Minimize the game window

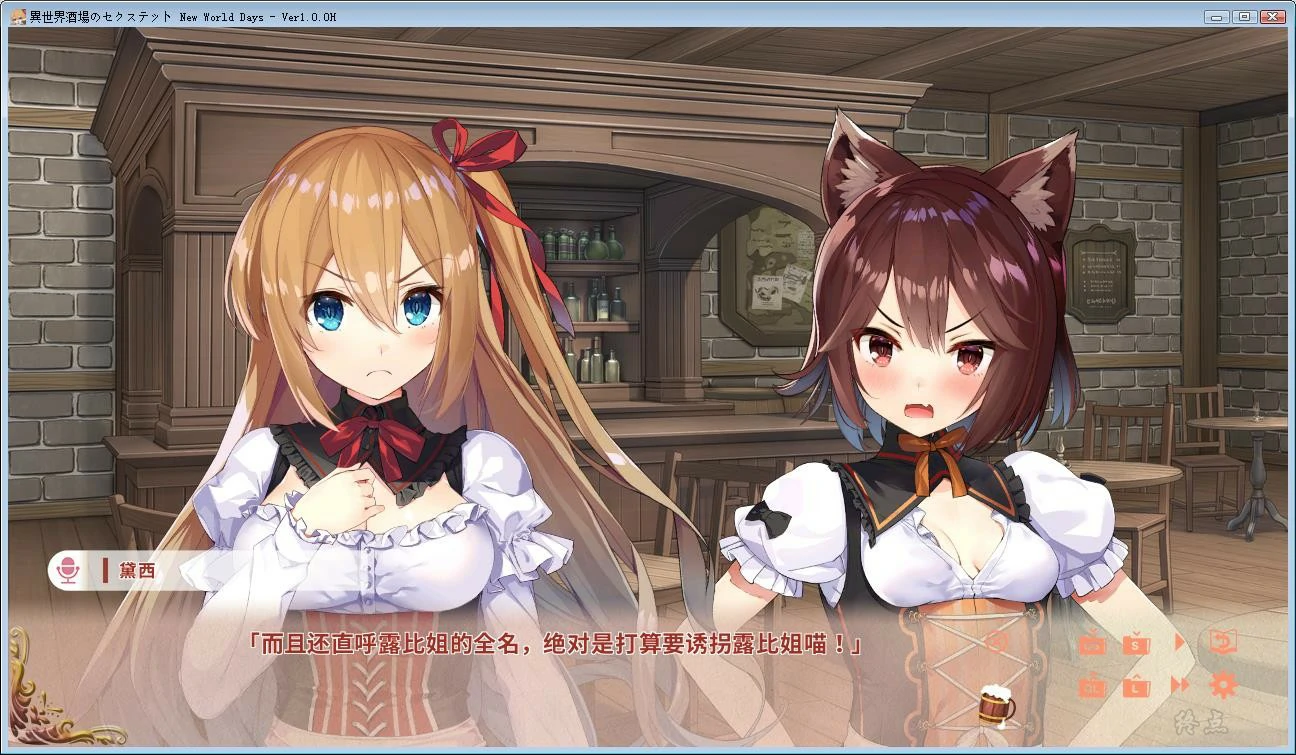pyautogui.click(x=1215, y=16)
